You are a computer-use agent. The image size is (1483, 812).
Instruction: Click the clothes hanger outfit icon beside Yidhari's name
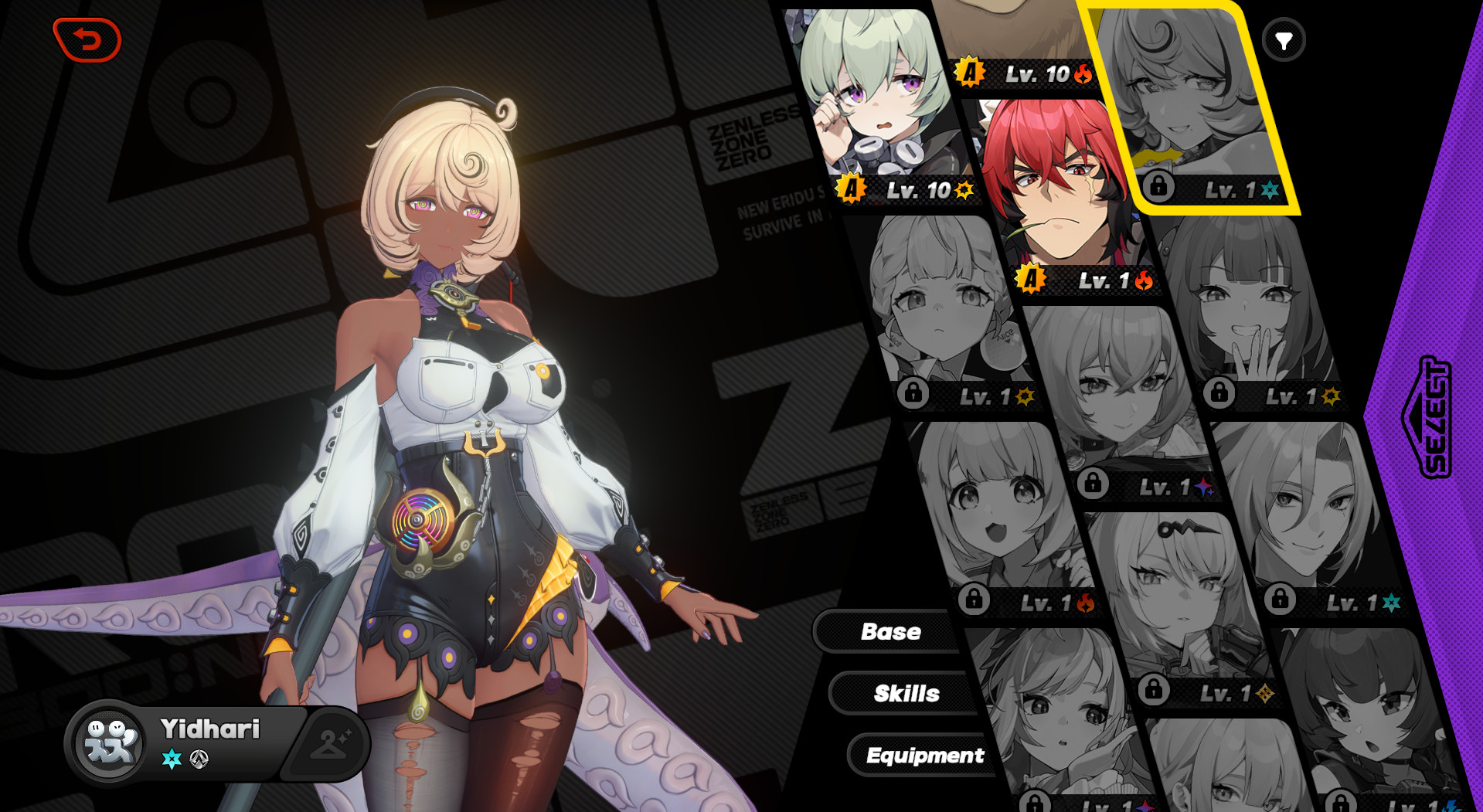329,743
